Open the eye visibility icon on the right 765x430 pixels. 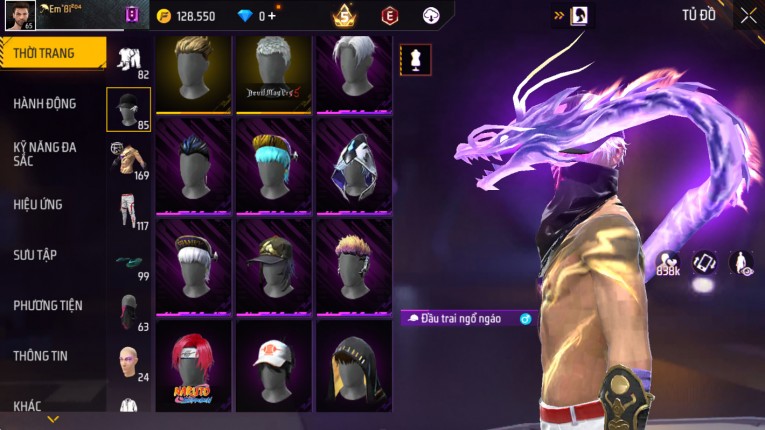click(741, 262)
